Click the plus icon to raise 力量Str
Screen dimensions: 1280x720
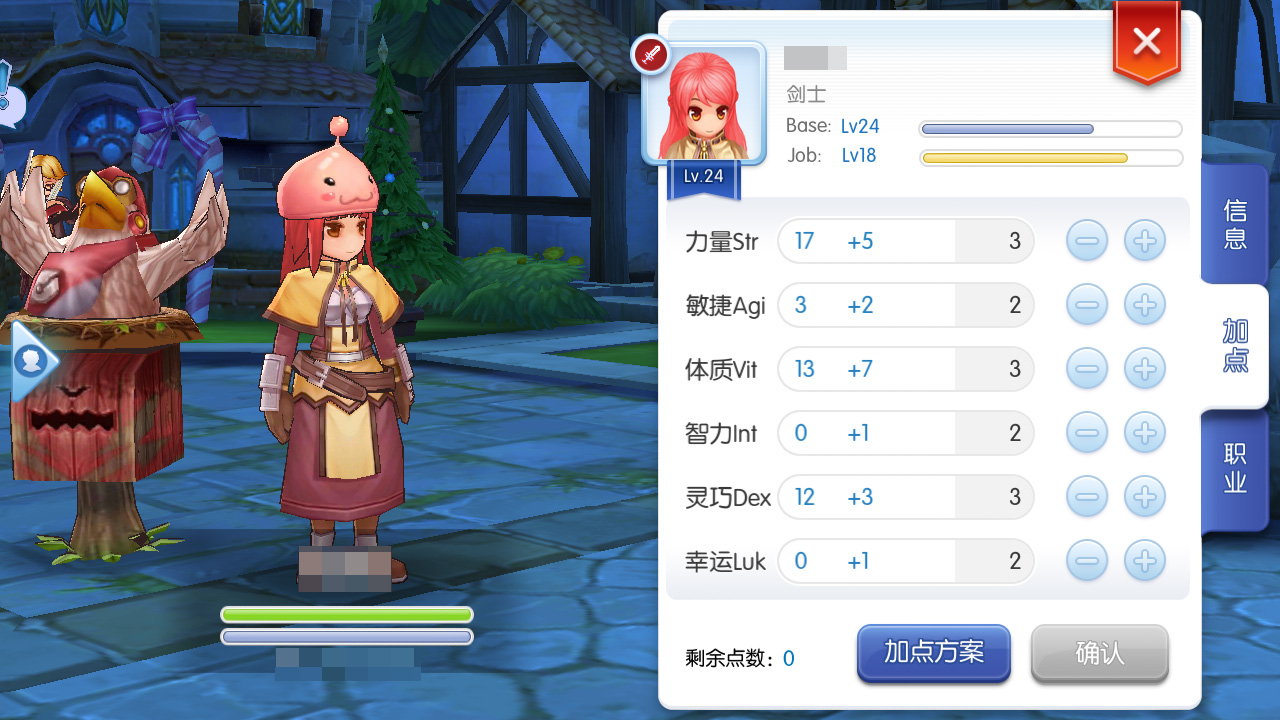[x=1144, y=240]
